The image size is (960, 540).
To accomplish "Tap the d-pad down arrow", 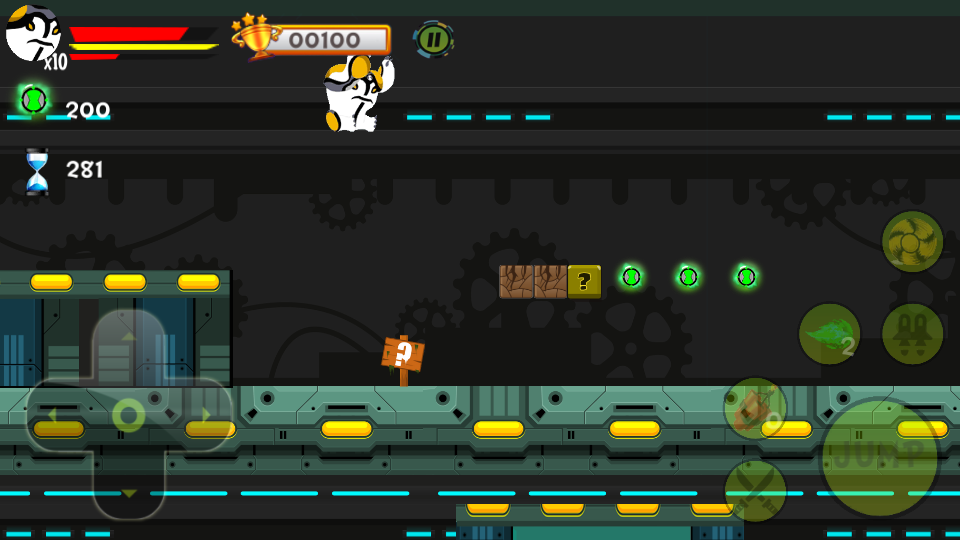I will pyautogui.click(x=128, y=490).
